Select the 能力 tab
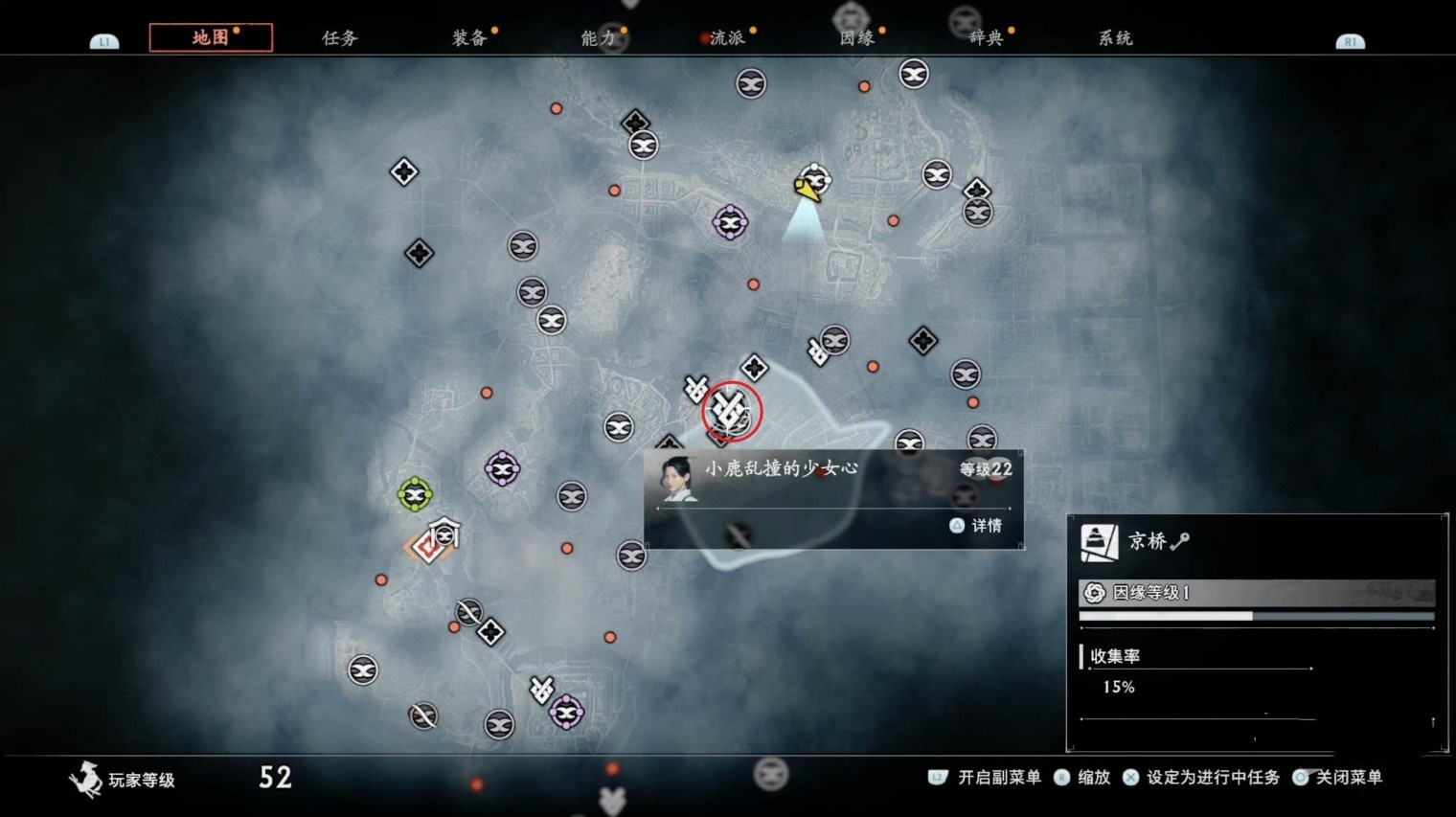 point(598,38)
